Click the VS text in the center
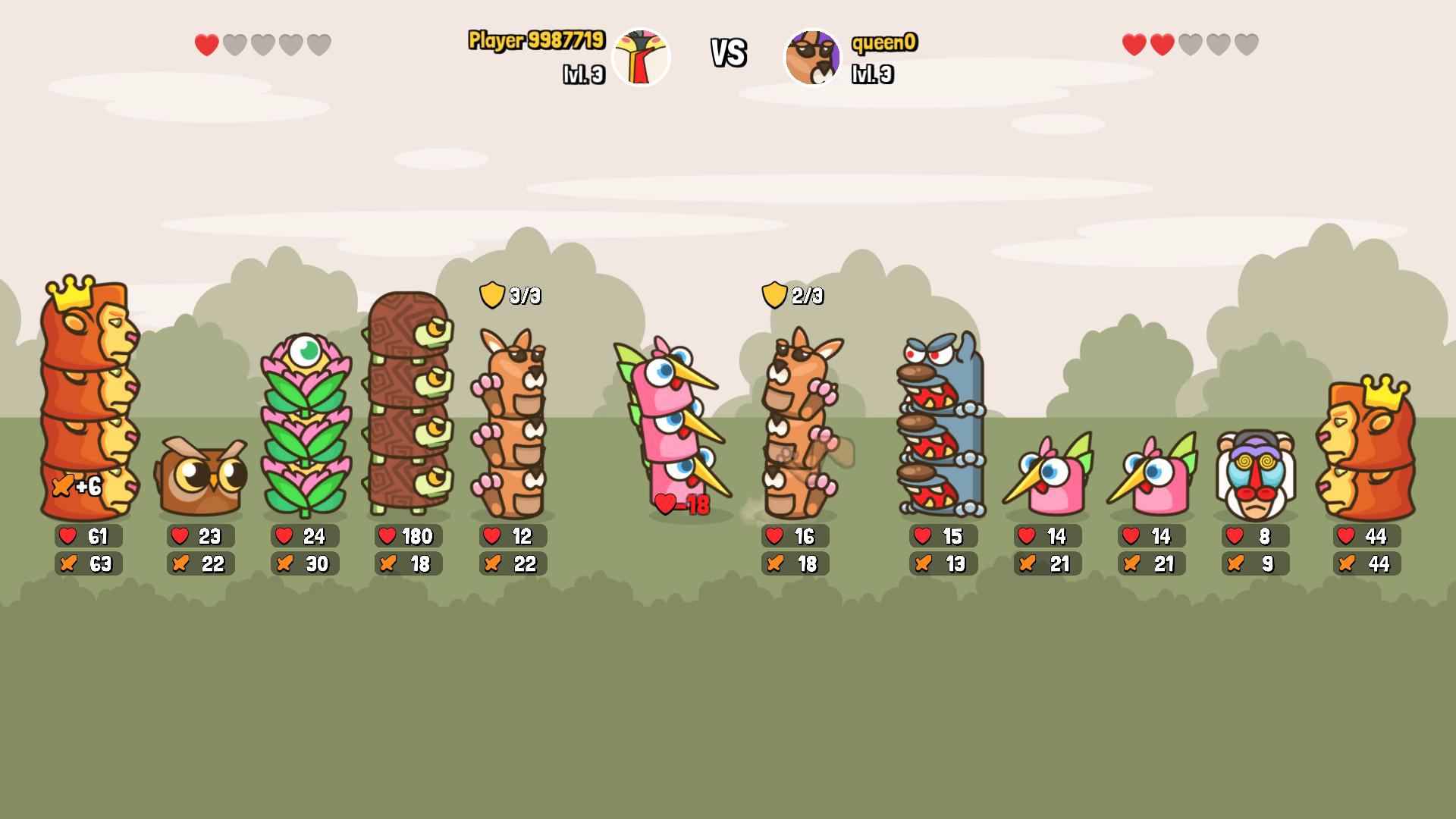Screen dimensions: 1456x819 (726, 53)
